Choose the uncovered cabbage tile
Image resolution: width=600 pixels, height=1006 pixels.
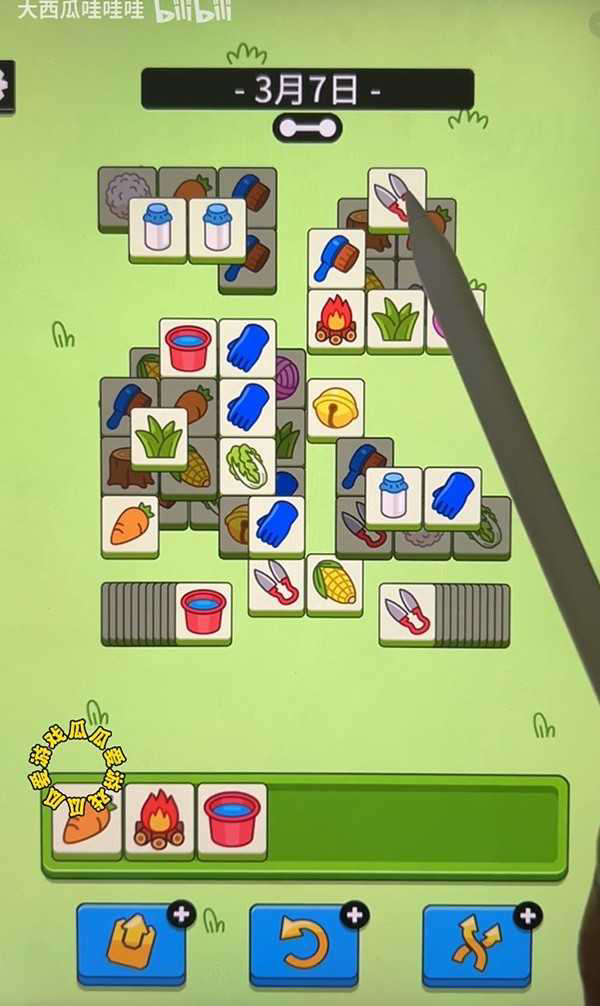246,465
